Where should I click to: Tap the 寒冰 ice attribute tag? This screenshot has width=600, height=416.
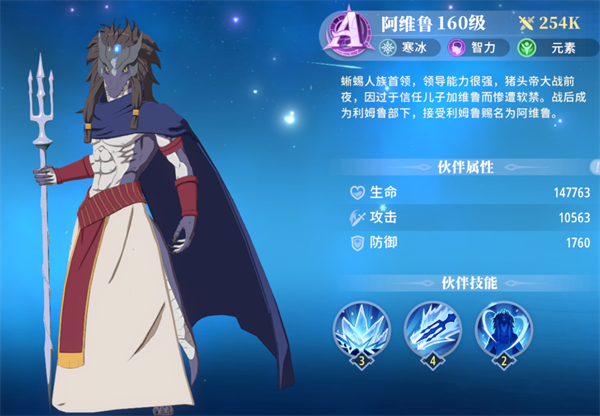(406, 48)
